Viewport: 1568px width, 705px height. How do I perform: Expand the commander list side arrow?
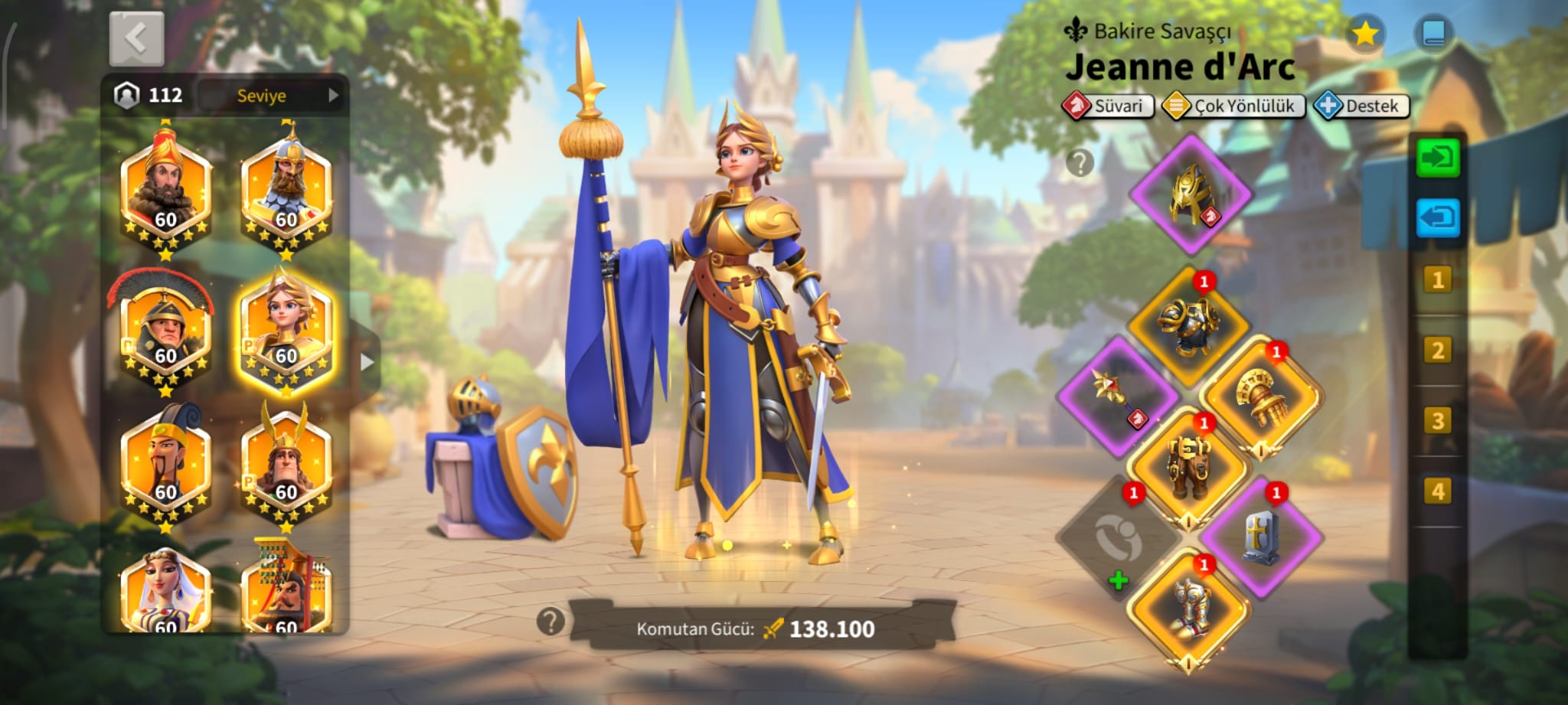pyautogui.click(x=367, y=361)
